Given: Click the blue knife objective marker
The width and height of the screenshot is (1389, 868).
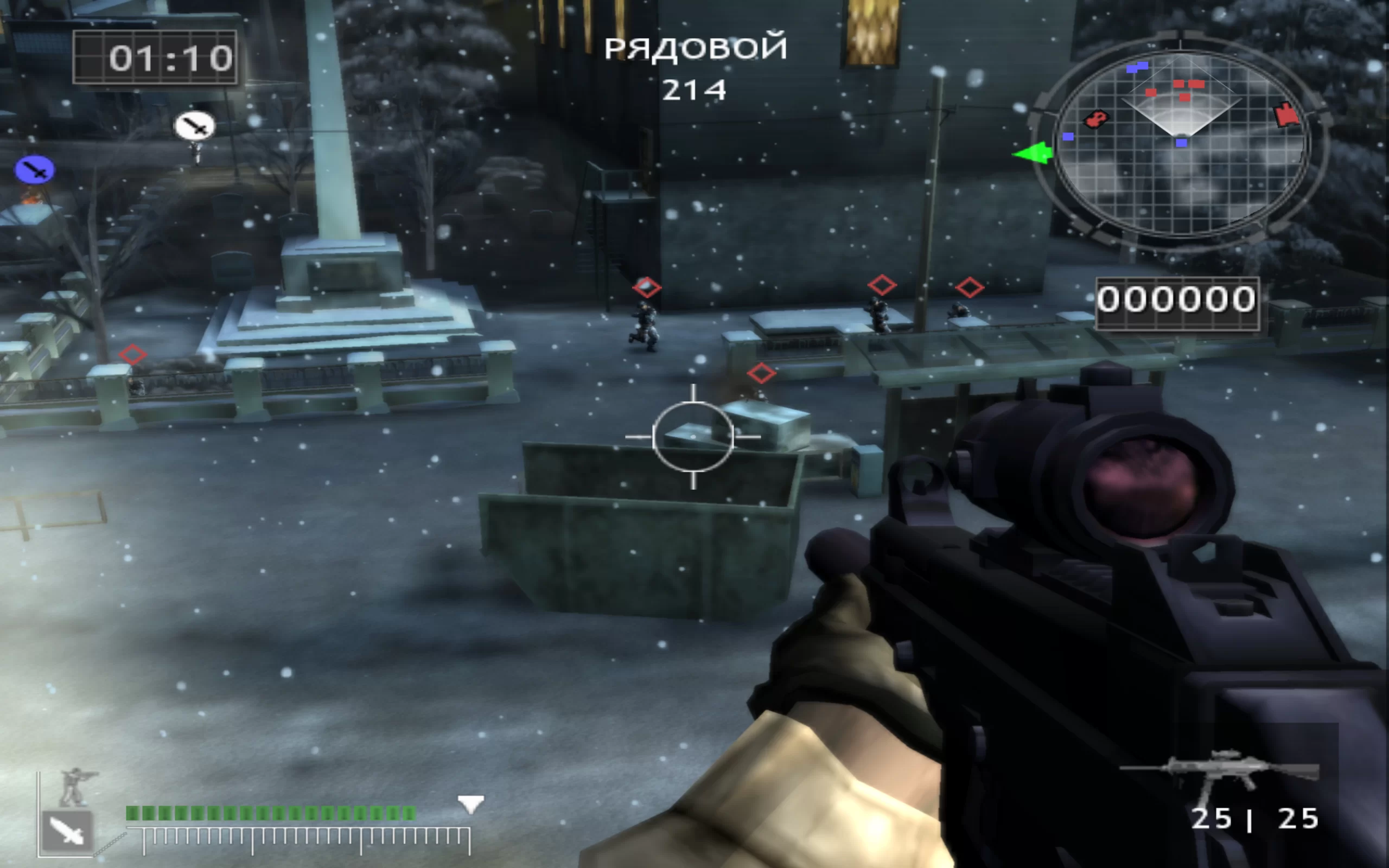Looking at the screenshot, I should click(x=35, y=169).
